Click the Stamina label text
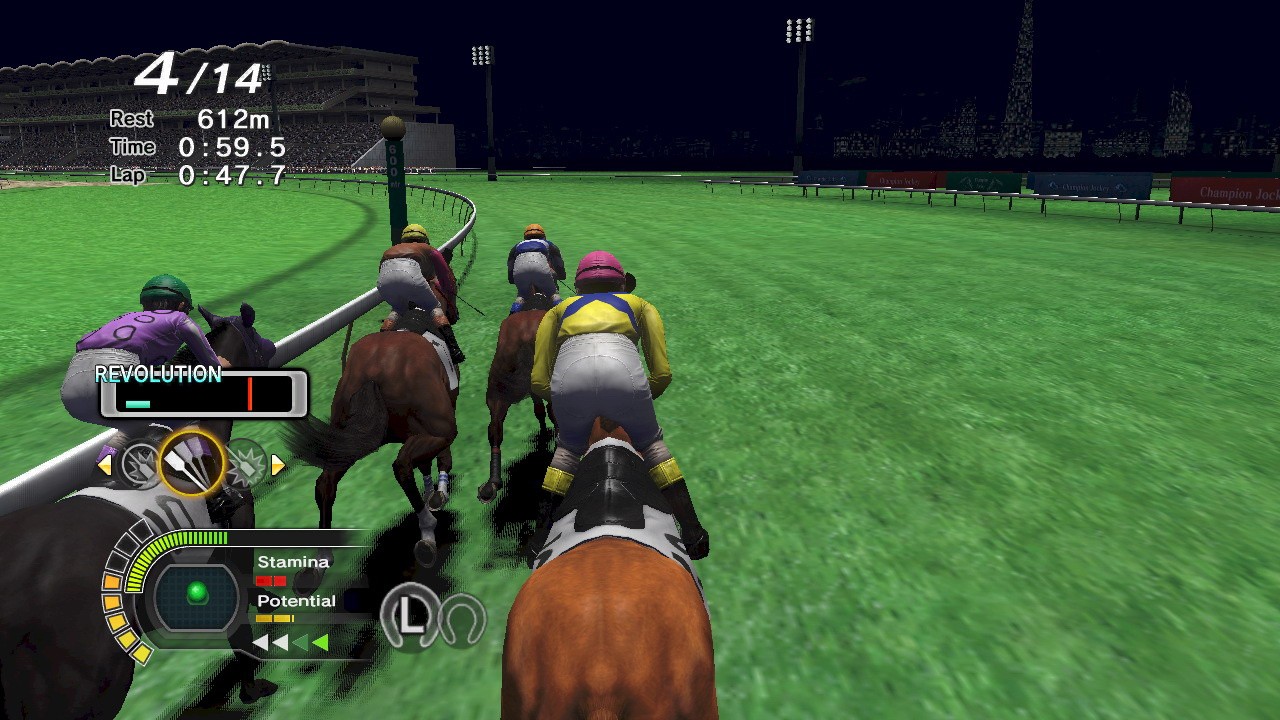 pos(293,561)
